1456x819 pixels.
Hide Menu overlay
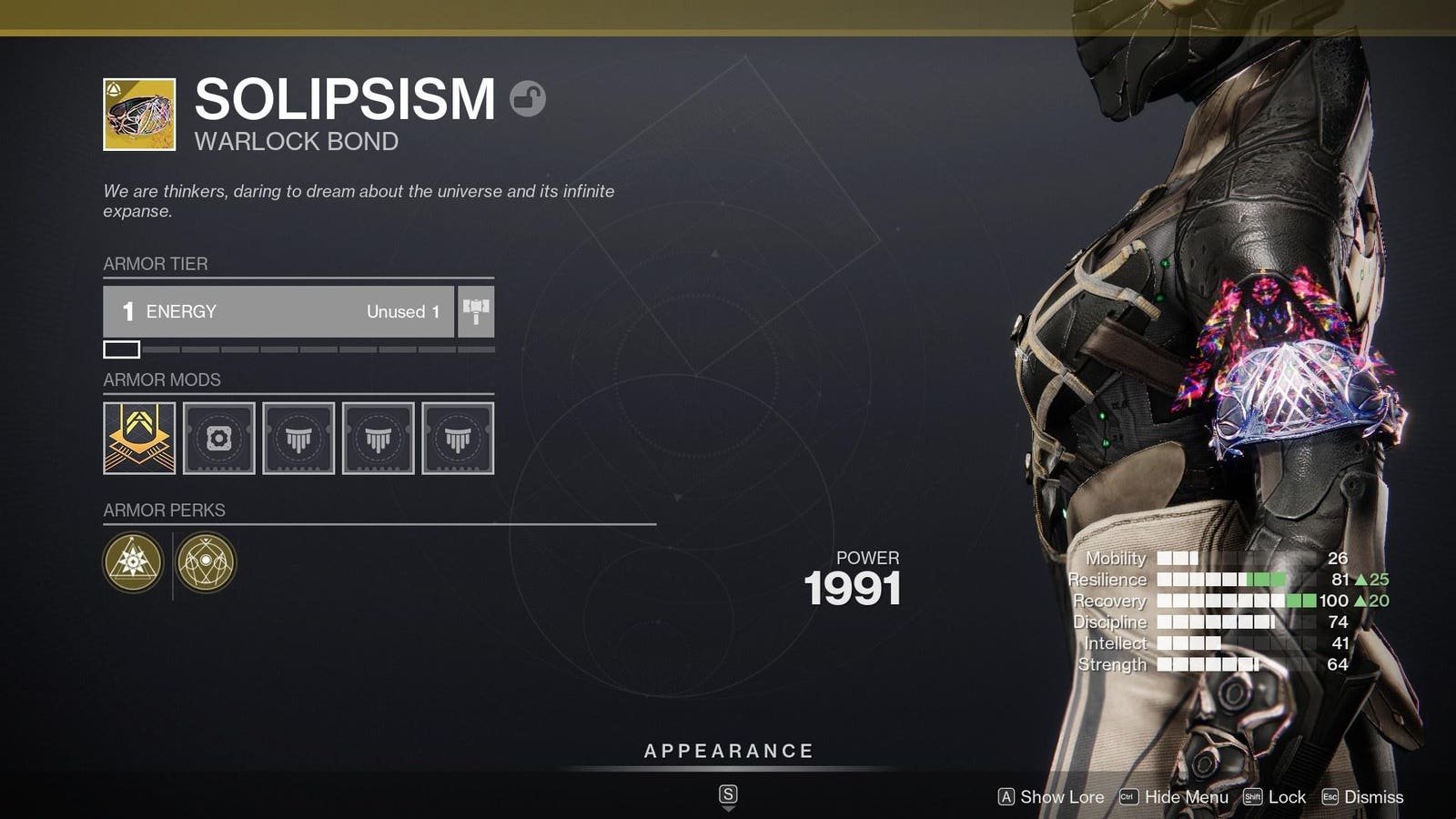1174,797
